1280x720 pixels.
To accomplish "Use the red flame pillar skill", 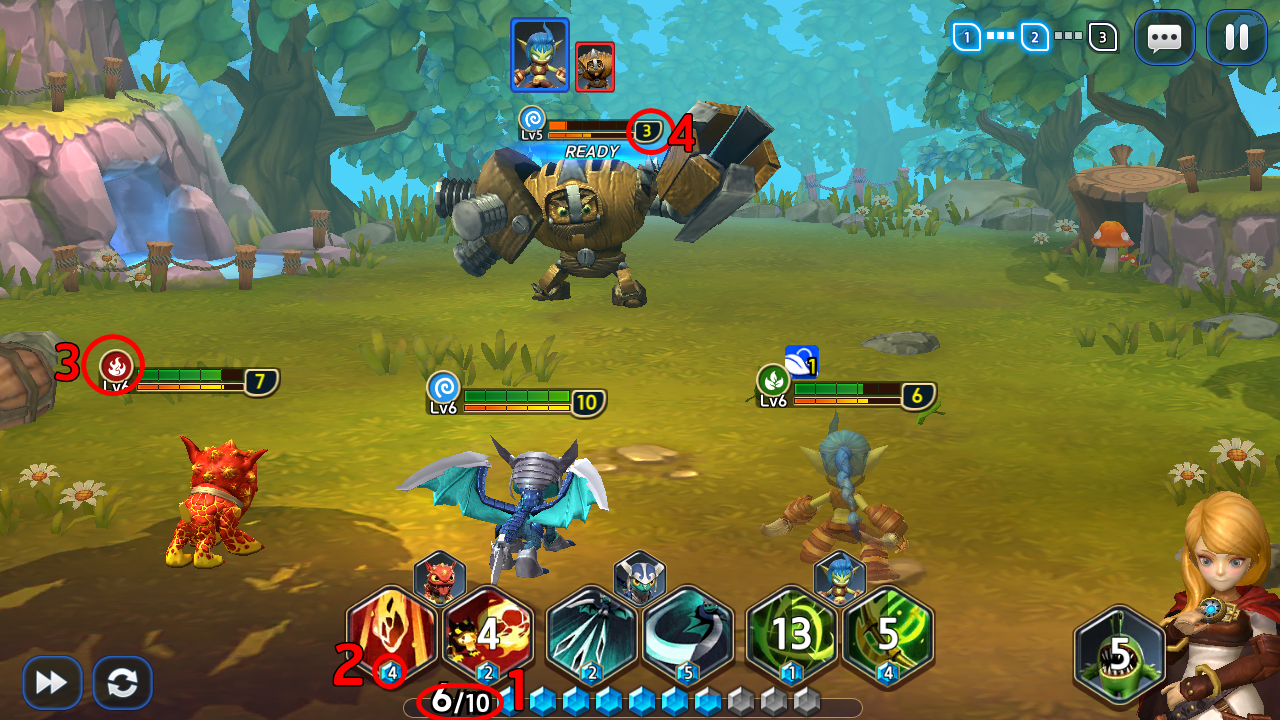I will pos(391,634).
